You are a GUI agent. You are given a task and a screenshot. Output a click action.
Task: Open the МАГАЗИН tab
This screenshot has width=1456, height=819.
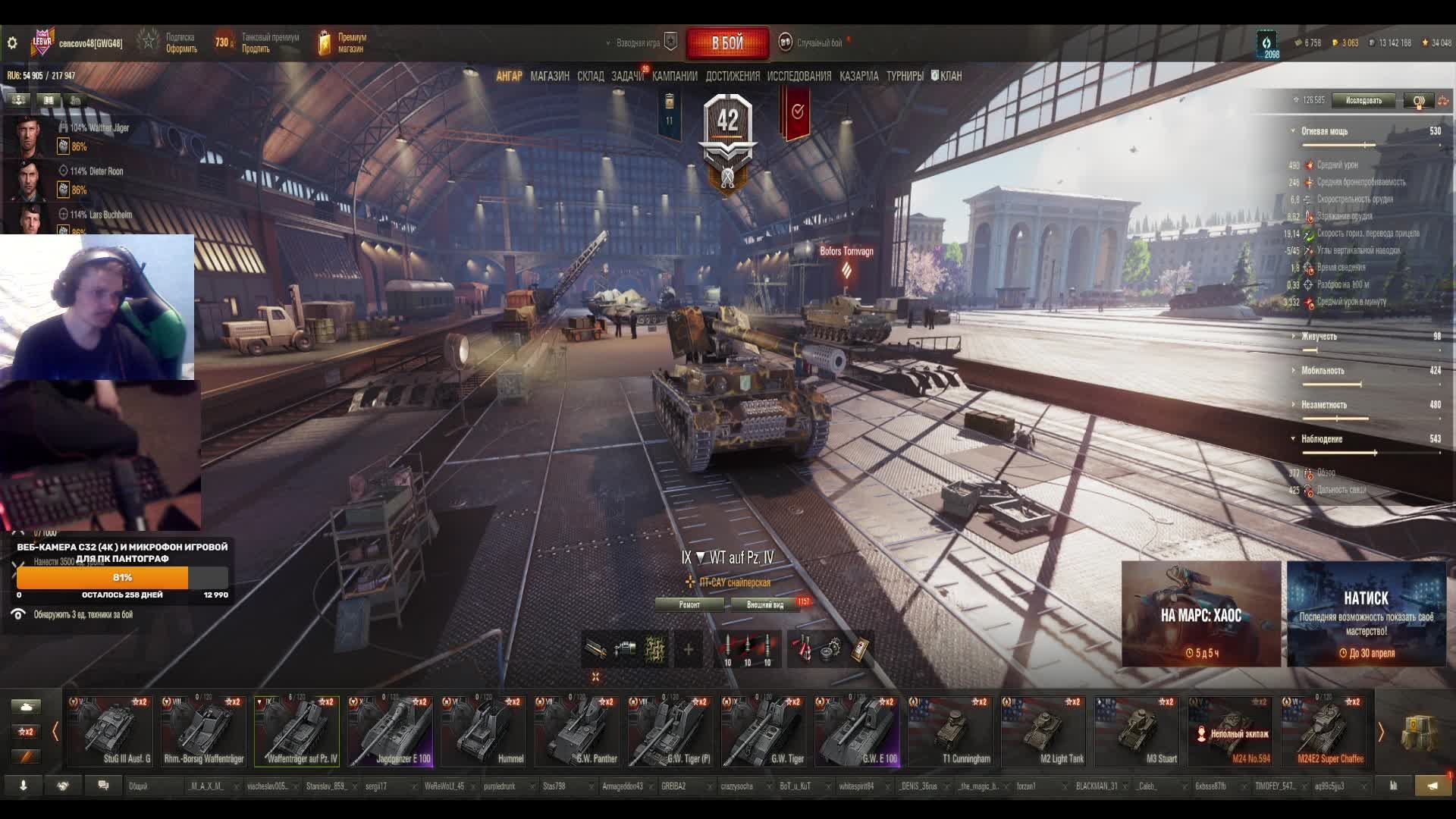pyautogui.click(x=550, y=76)
